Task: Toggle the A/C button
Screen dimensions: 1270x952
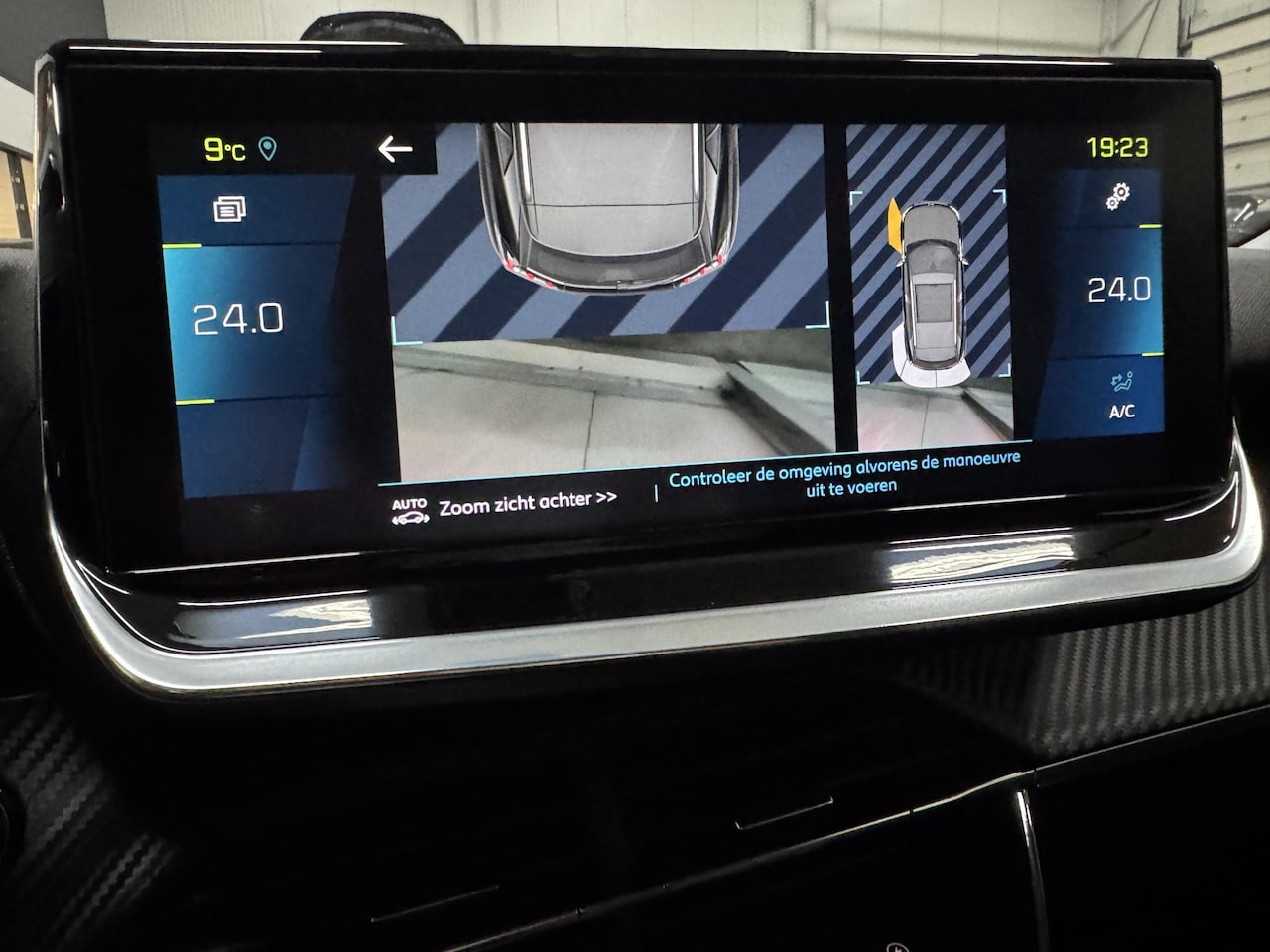Action: point(1122,396)
